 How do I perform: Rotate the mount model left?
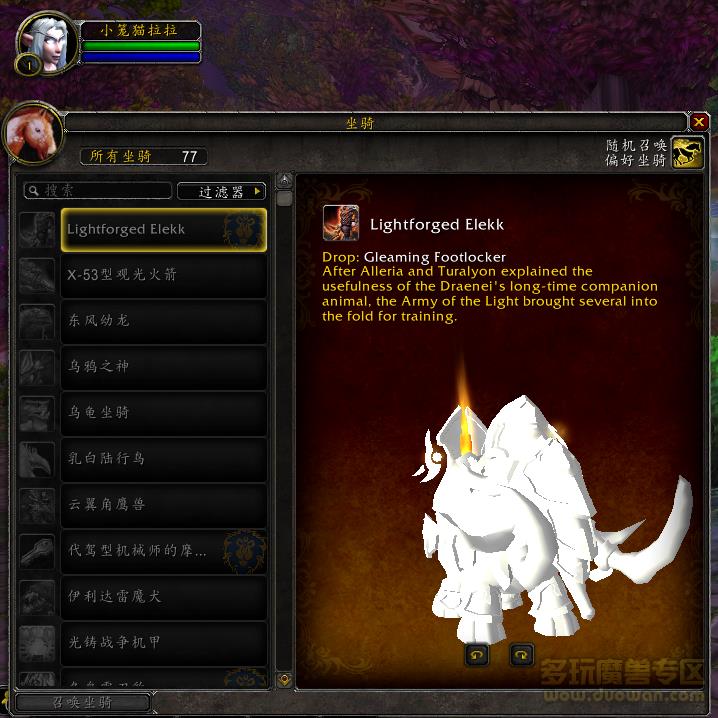477,655
